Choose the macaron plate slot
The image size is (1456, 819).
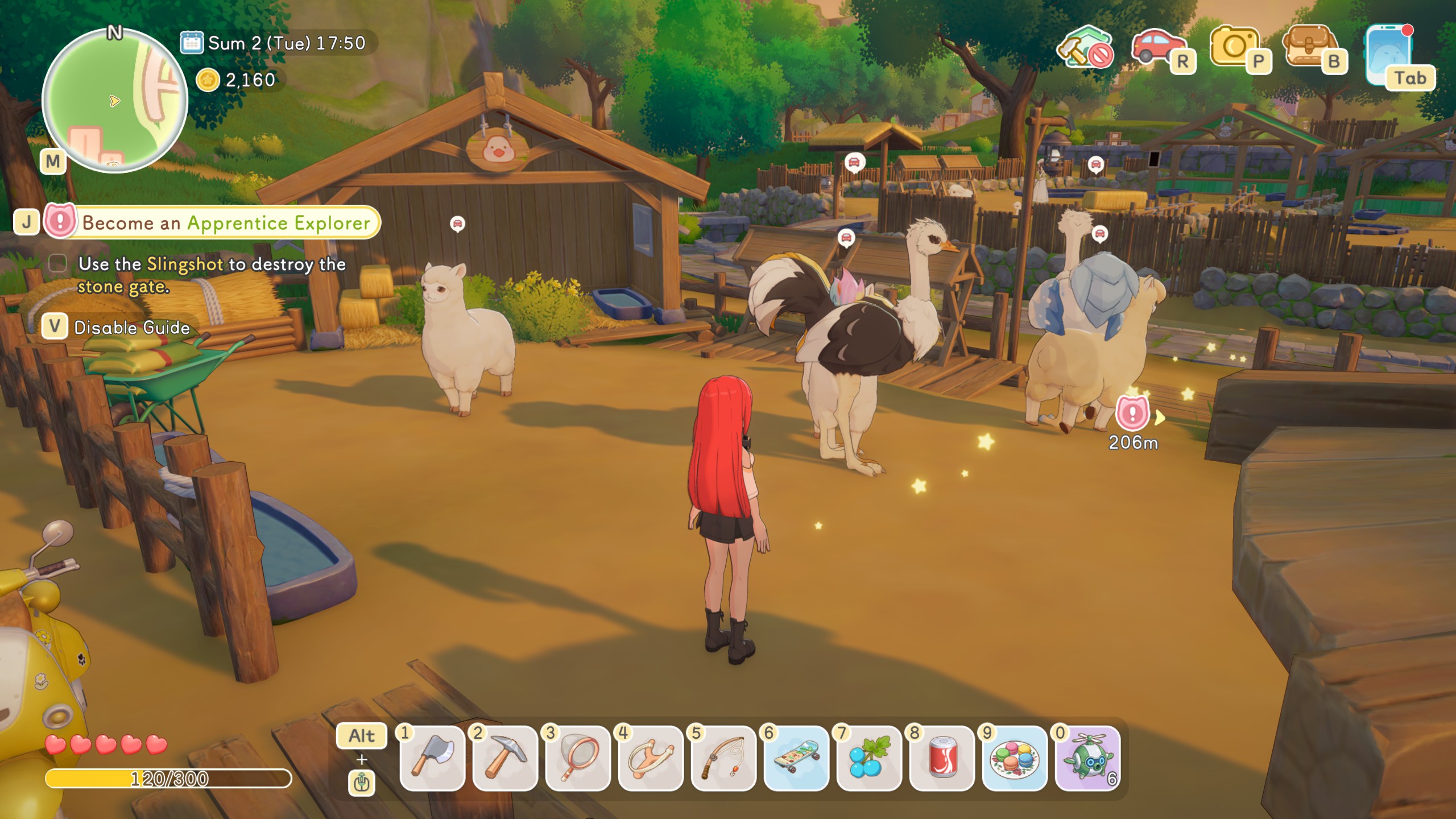(1015, 758)
